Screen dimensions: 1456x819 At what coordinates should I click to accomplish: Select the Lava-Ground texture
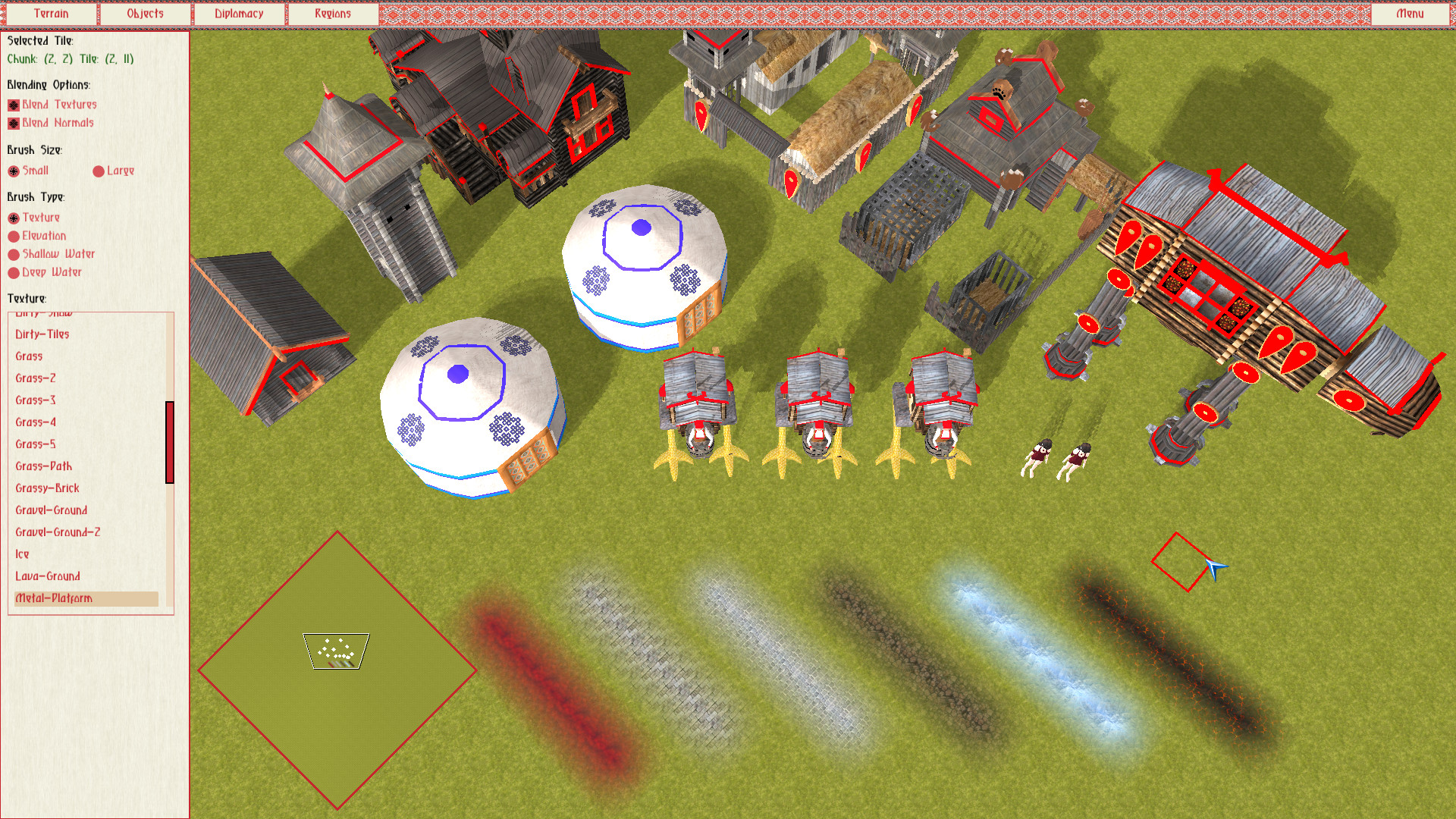[46, 576]
